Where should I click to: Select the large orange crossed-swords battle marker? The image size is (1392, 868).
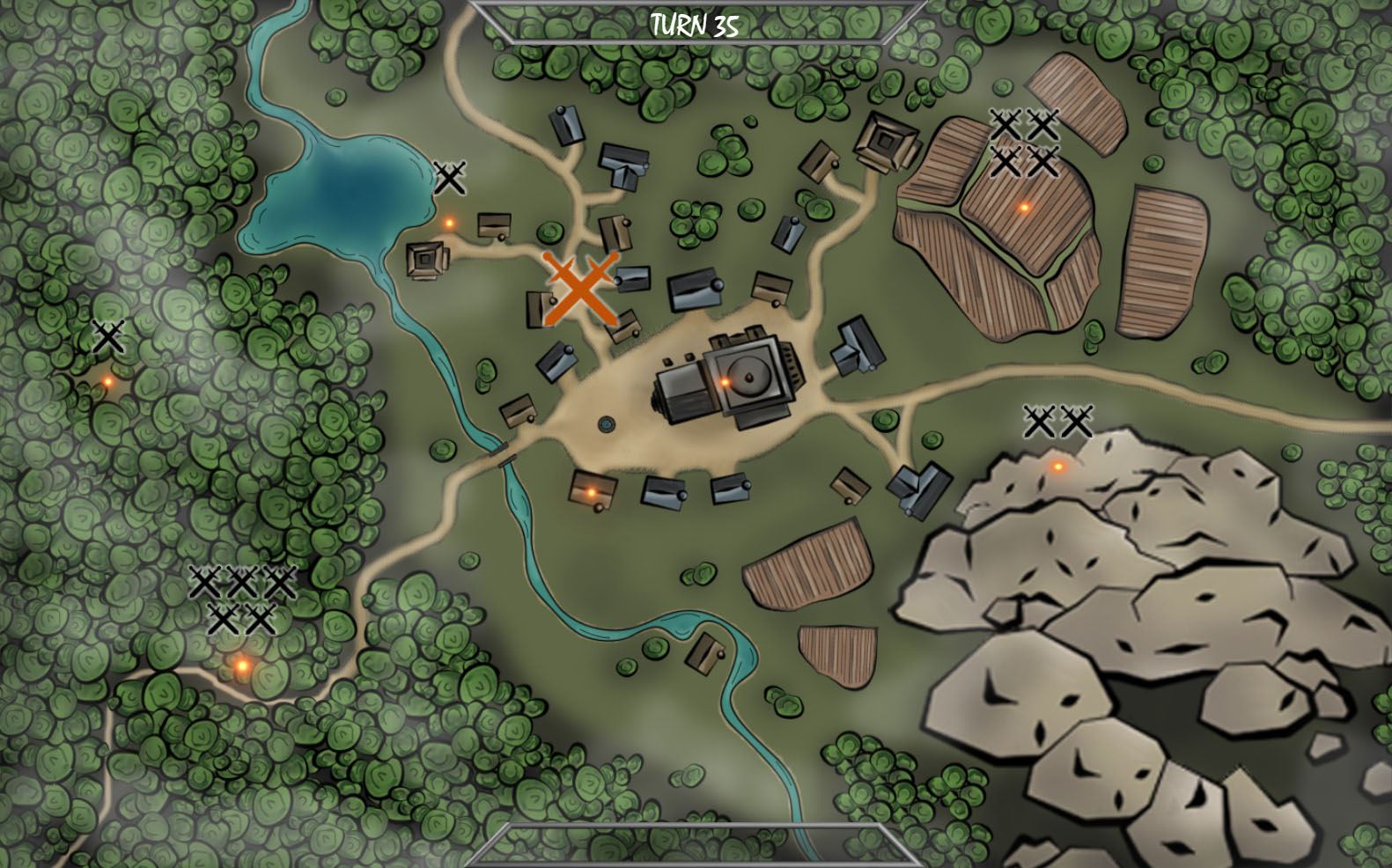(x=578, y=289)
